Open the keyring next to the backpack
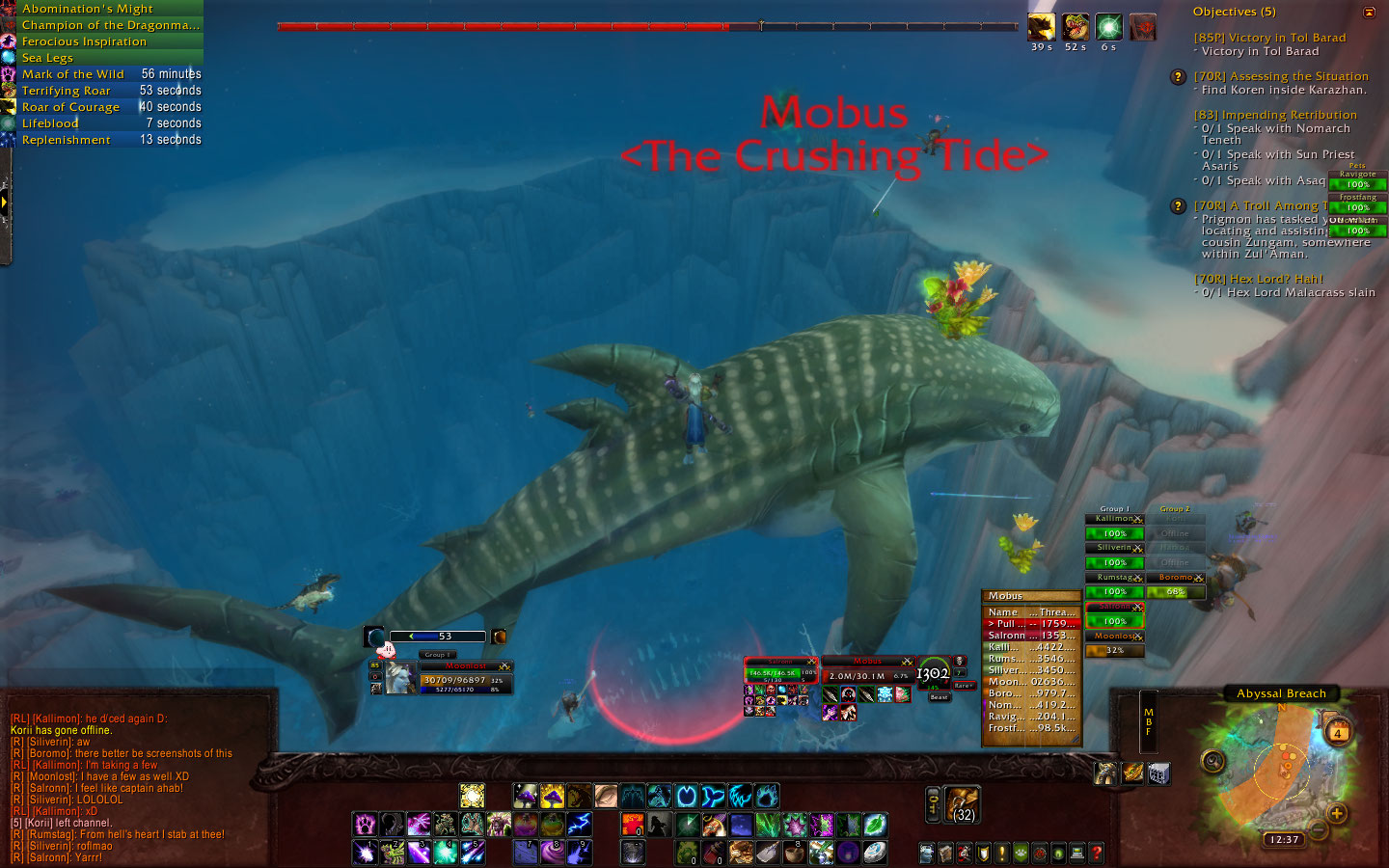Screen dimensions: 1389x868 (x=933, y=804)
